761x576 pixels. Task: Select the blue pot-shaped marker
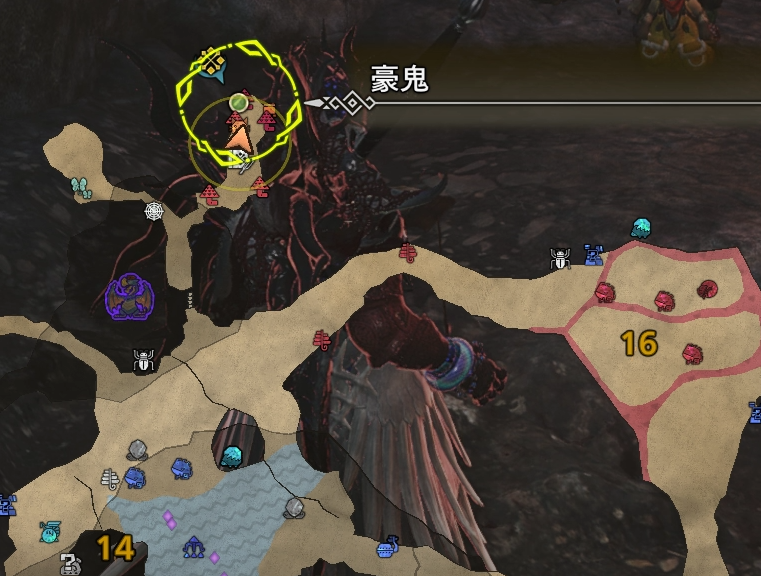click(x=389, y=548)
